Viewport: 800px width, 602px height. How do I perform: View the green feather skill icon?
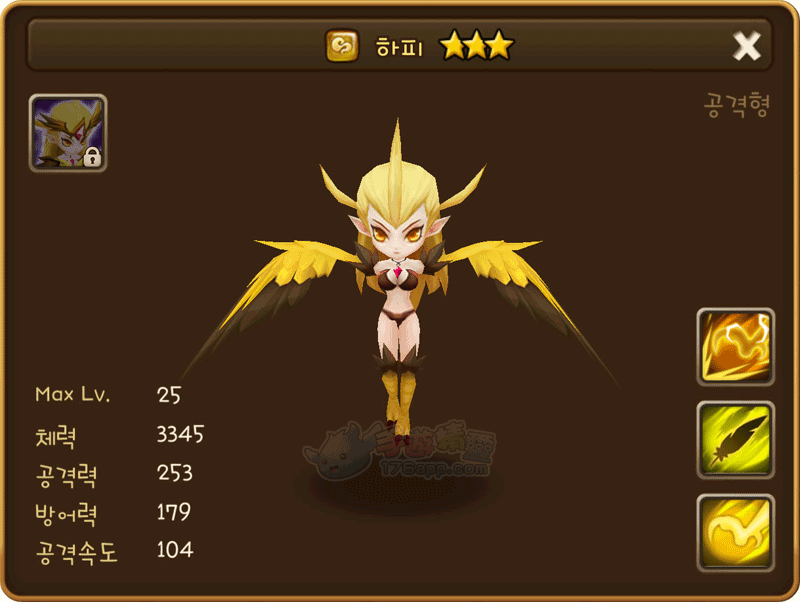[x=735, y=440]
